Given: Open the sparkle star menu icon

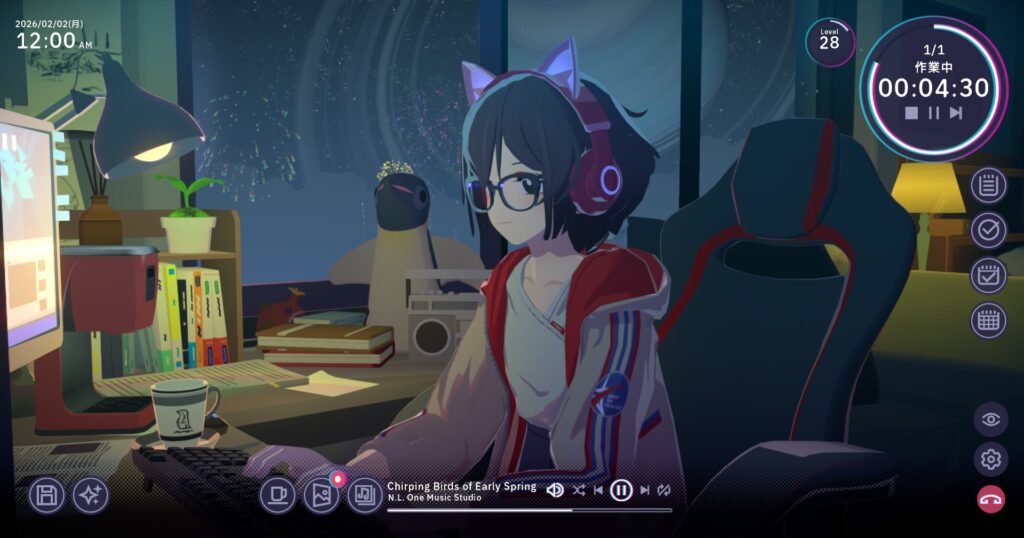Looking at the screenshot, I should pos(90,495).
